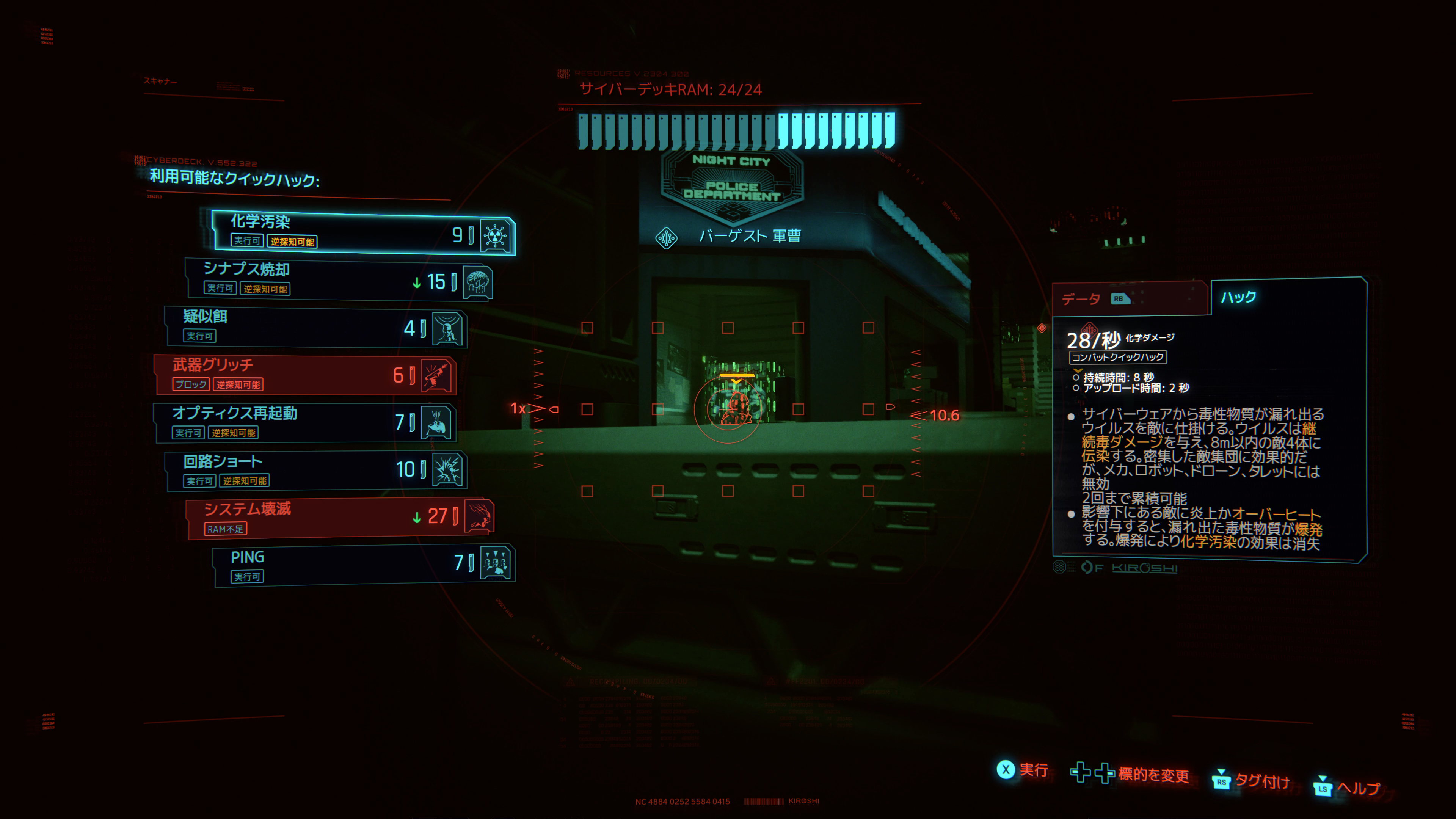1456x819 pixels.
Task: Select the 化学汚染 quickhack
Action: [x=362, y=232]
